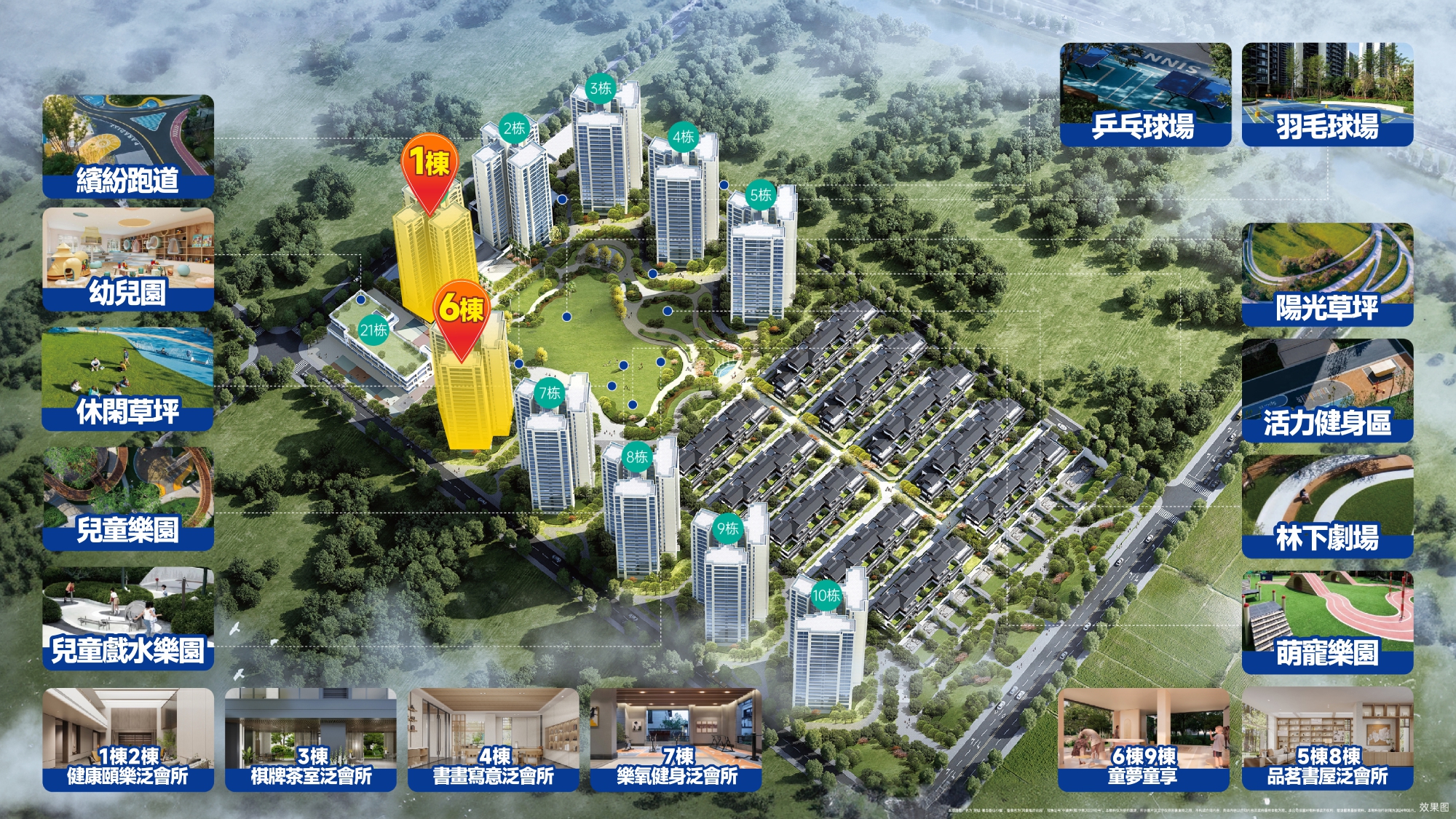Open the 兒童樂園 photo card

click(128, 499)
